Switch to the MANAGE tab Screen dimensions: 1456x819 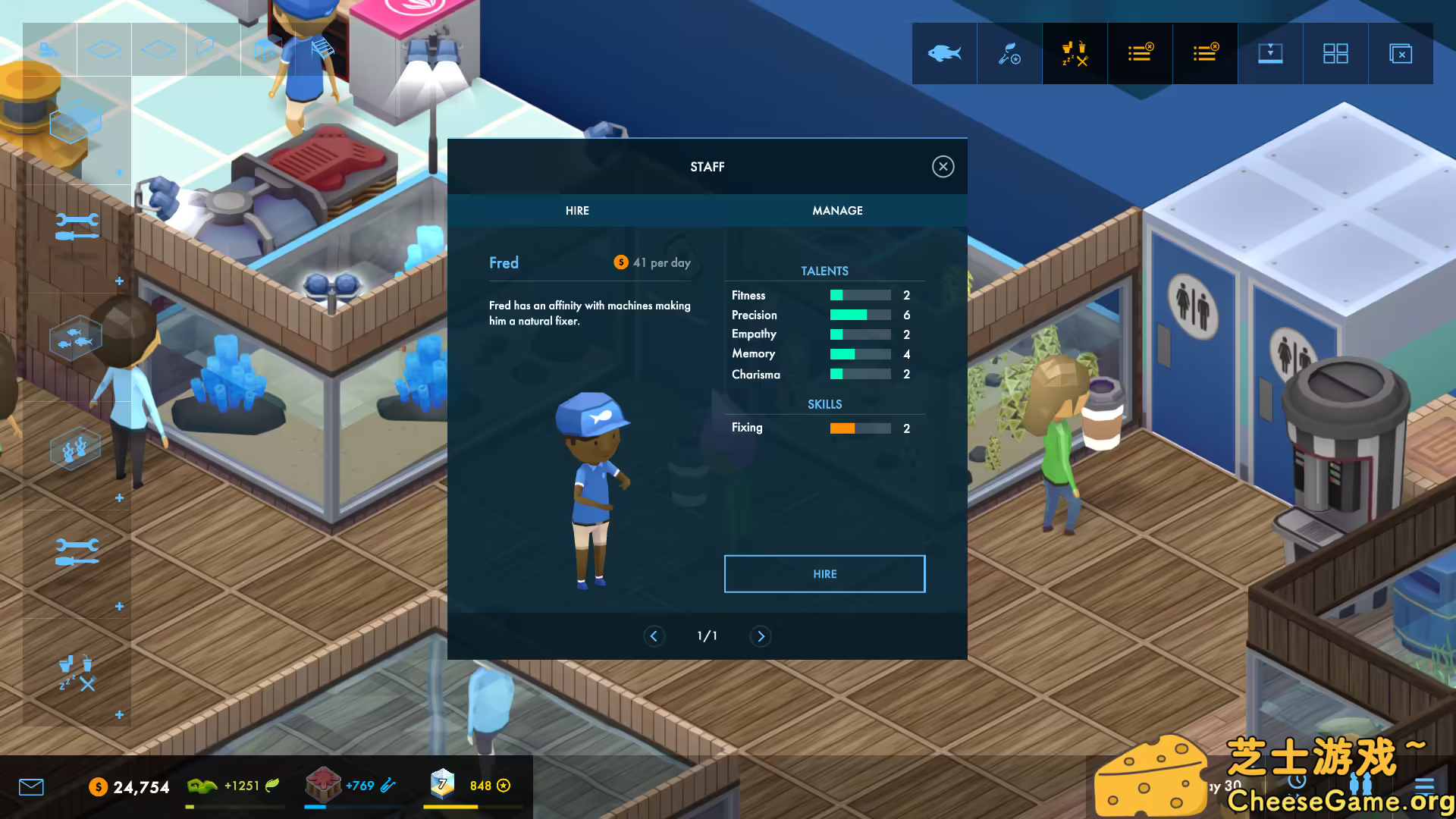tap(837, 210)
